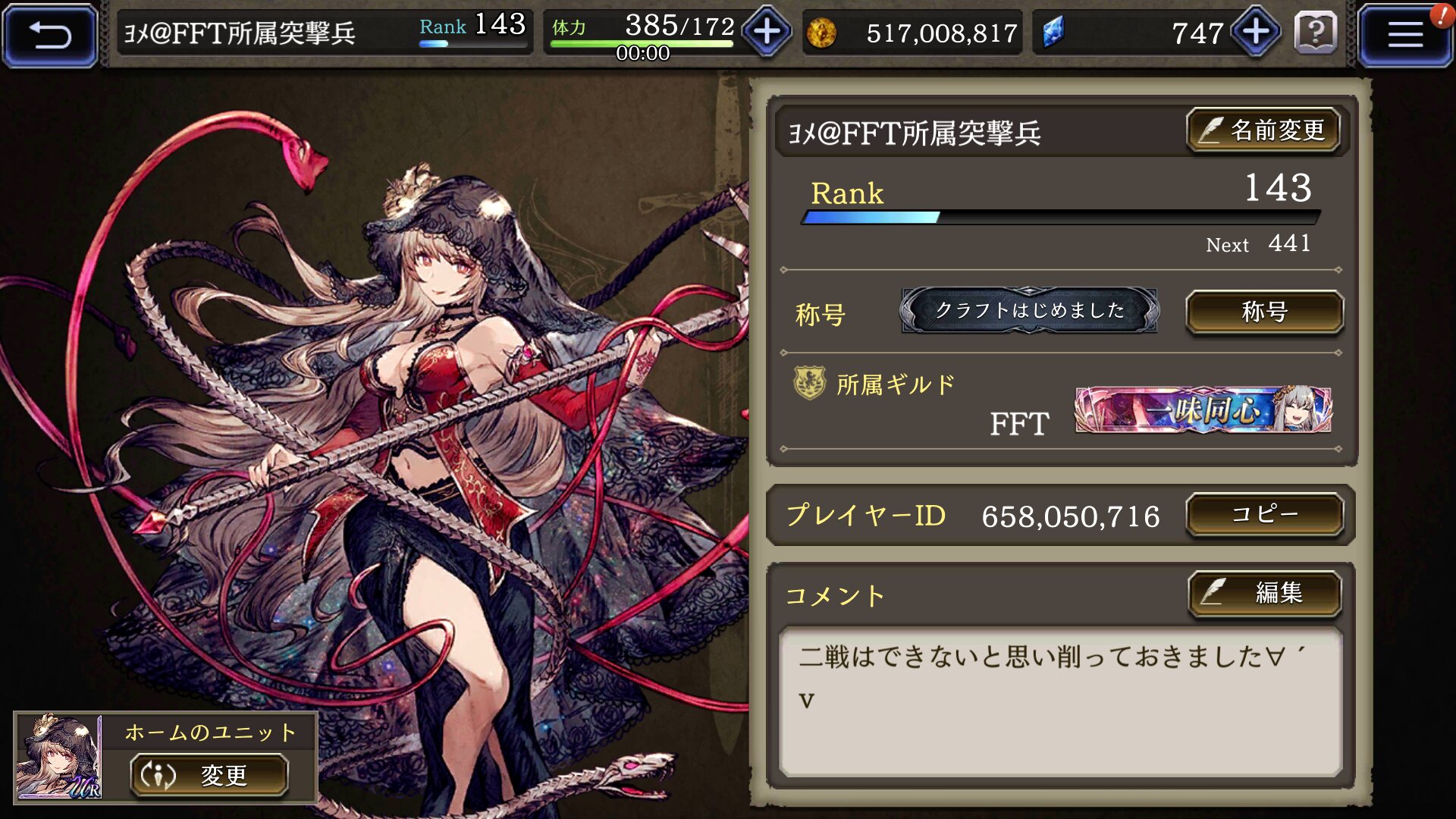Select the 一味同心 guild banner
The image size is (1456, 819).
point(1203,410)
